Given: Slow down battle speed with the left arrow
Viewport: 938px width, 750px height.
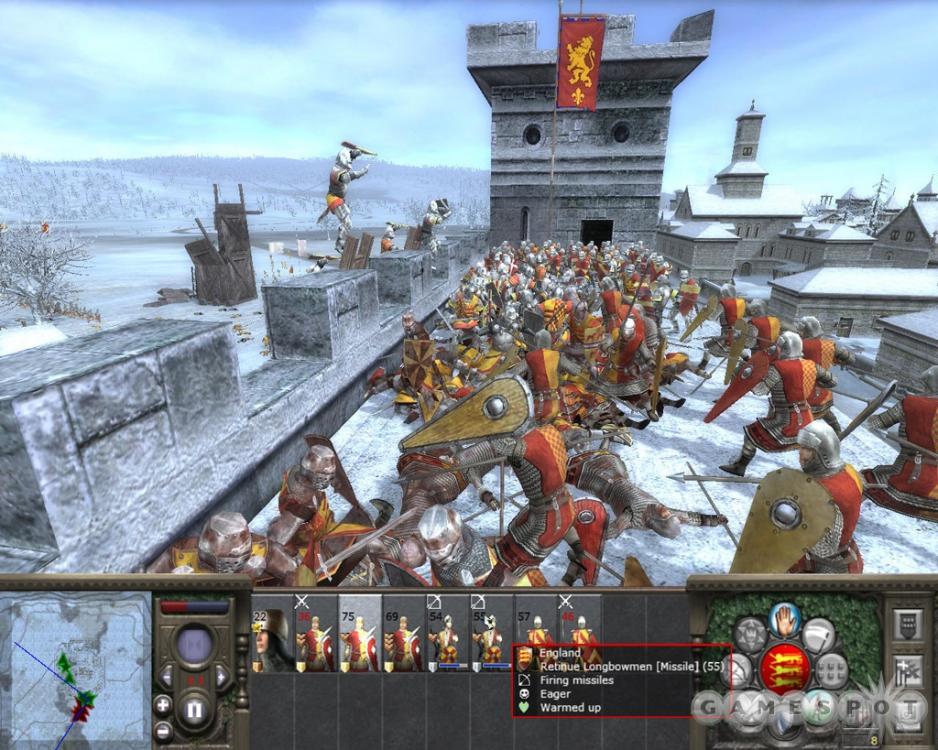Looking at the screenshot, I should 168,678.
